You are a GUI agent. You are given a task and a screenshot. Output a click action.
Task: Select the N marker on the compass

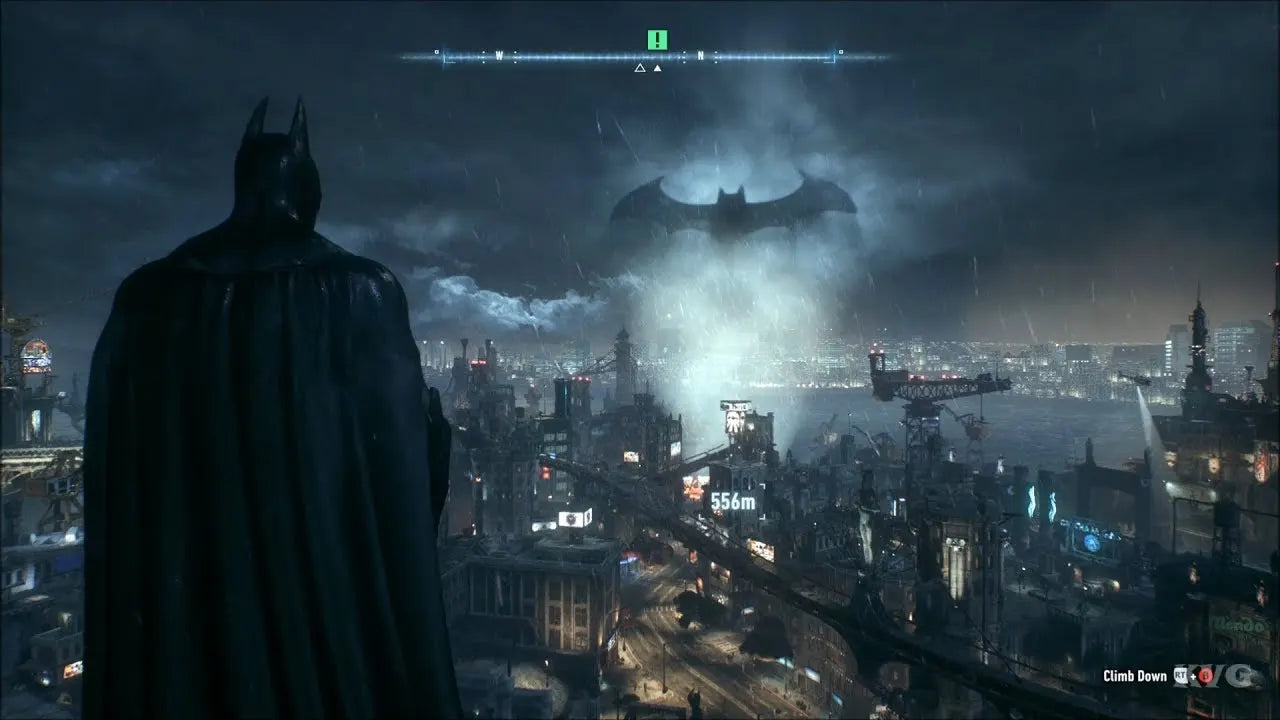701,55
